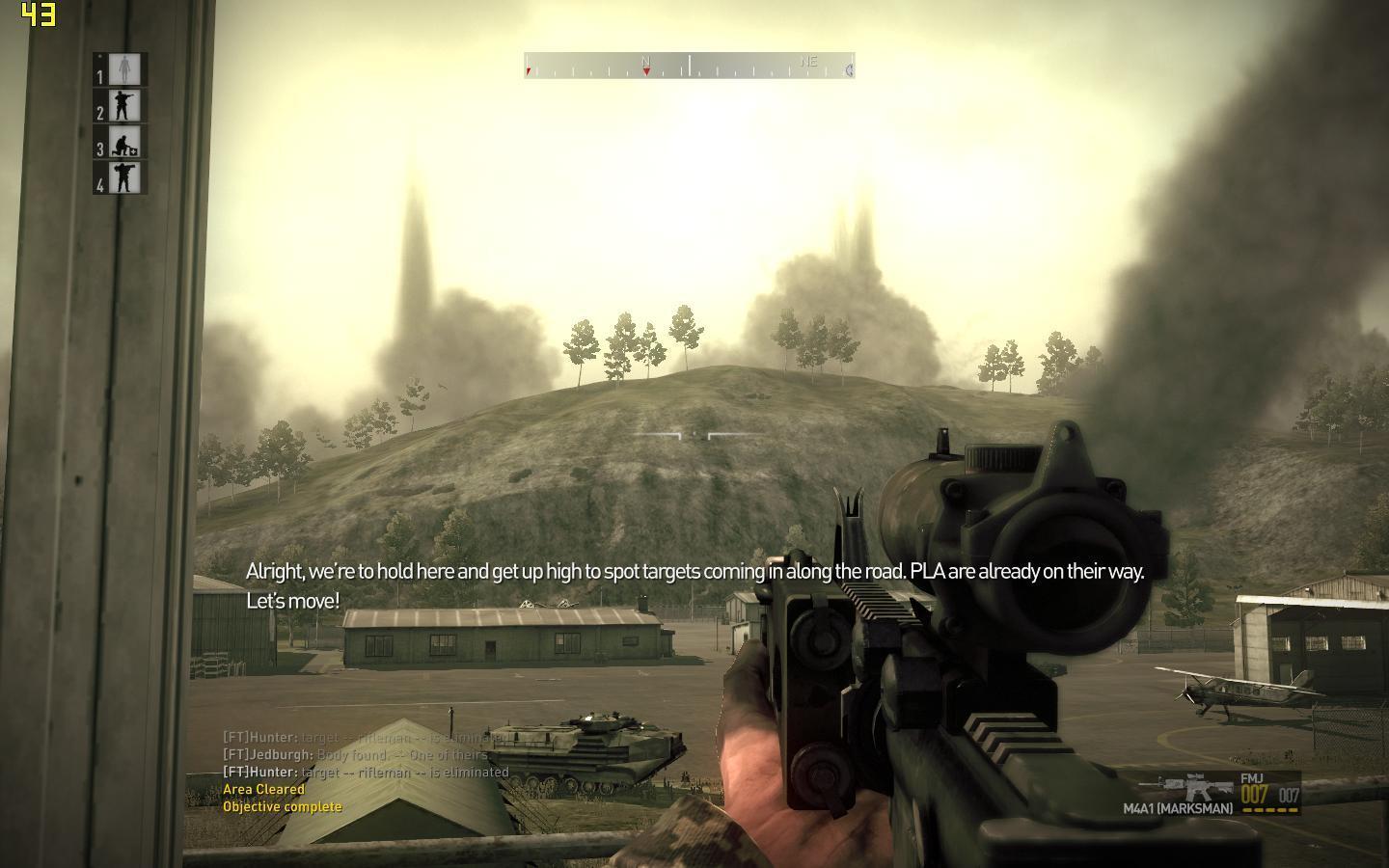
Task: Select squad member 3 kneeling medic icon
Action: pos(123,143)
